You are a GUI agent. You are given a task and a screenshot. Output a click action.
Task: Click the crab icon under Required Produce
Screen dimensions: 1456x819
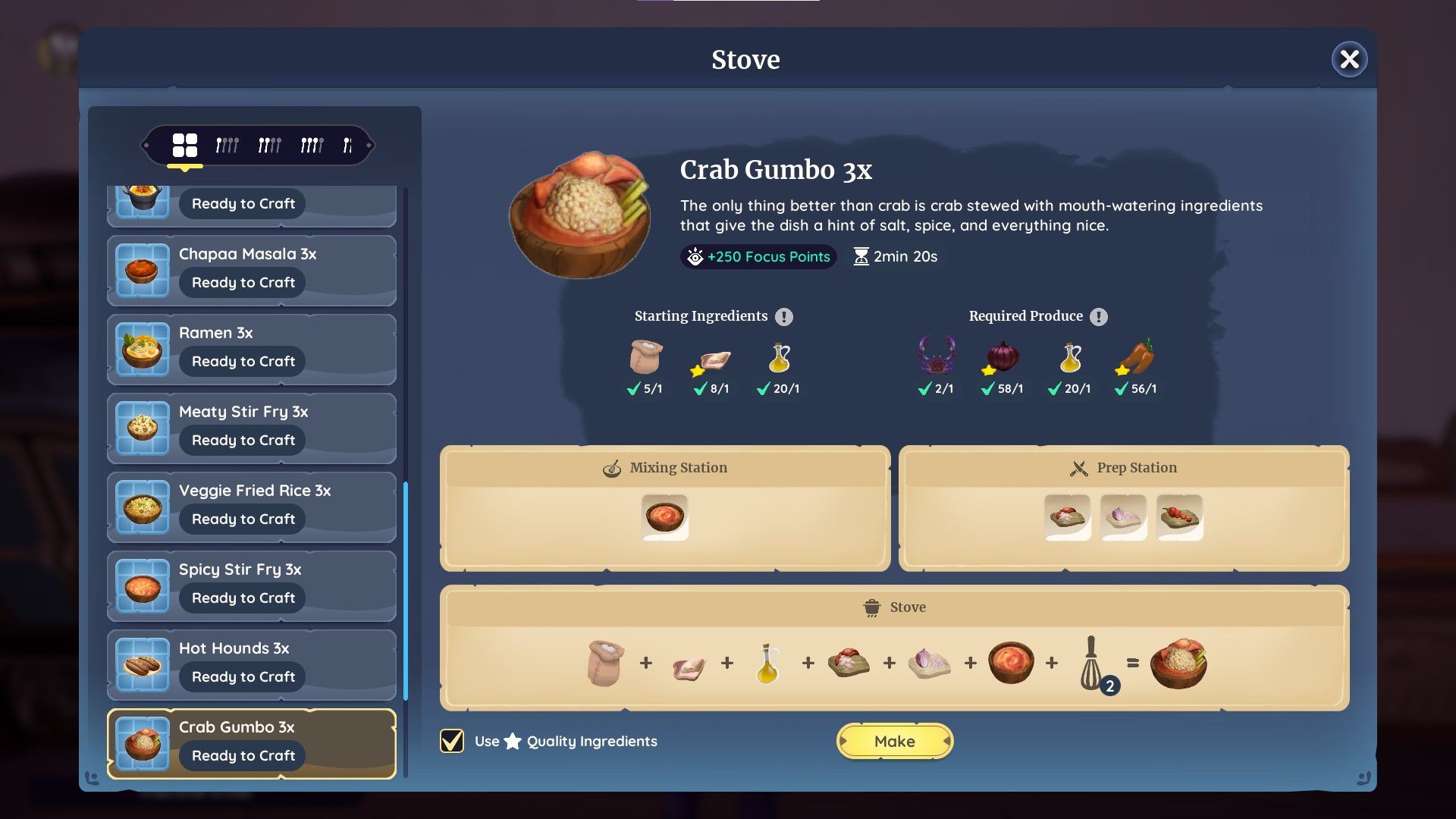937,358
